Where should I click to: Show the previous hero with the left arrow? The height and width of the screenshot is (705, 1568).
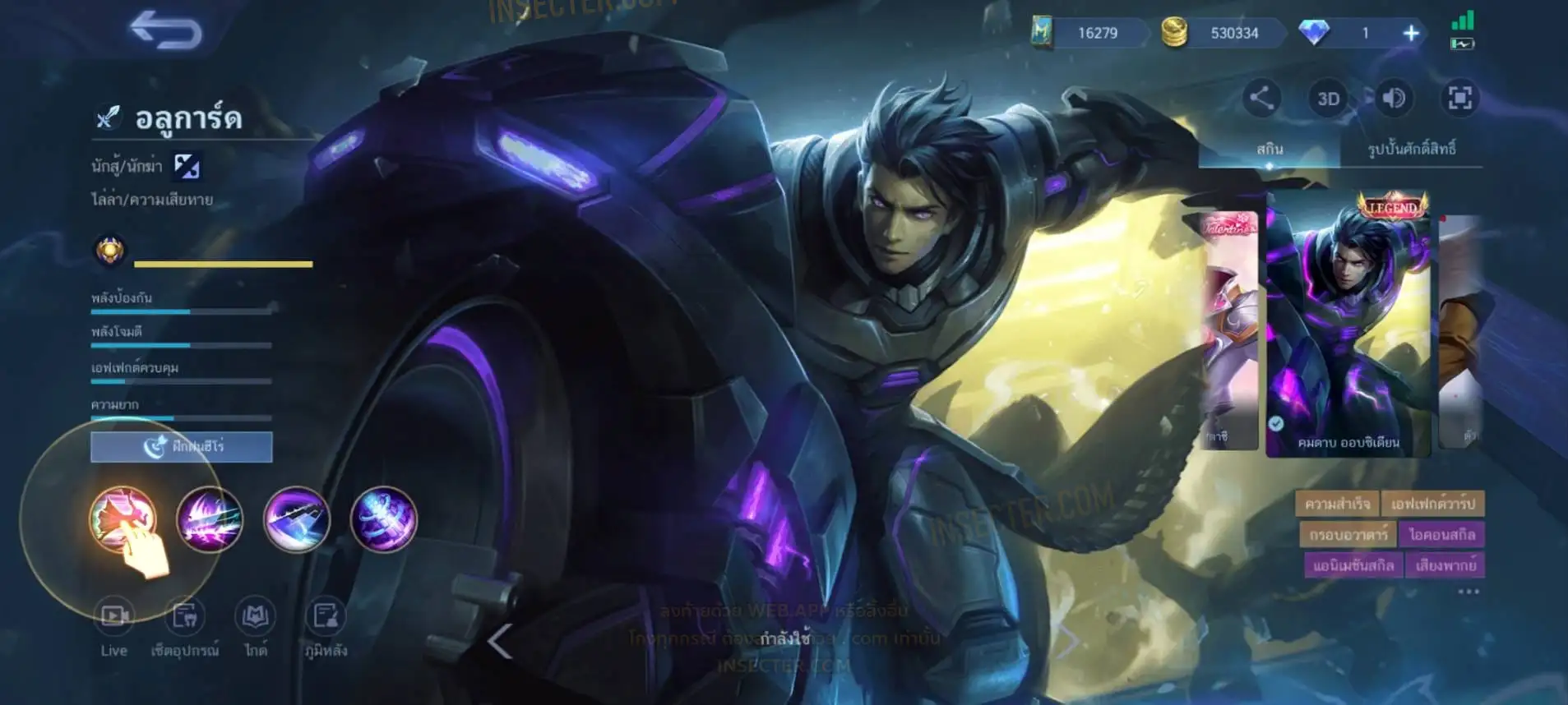[500, 641]
